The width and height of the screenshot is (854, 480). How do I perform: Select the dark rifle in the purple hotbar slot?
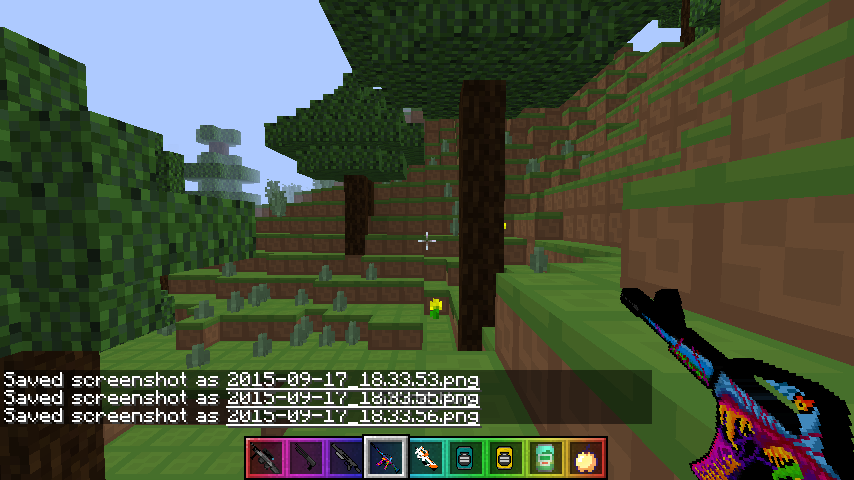pos(345,458)
